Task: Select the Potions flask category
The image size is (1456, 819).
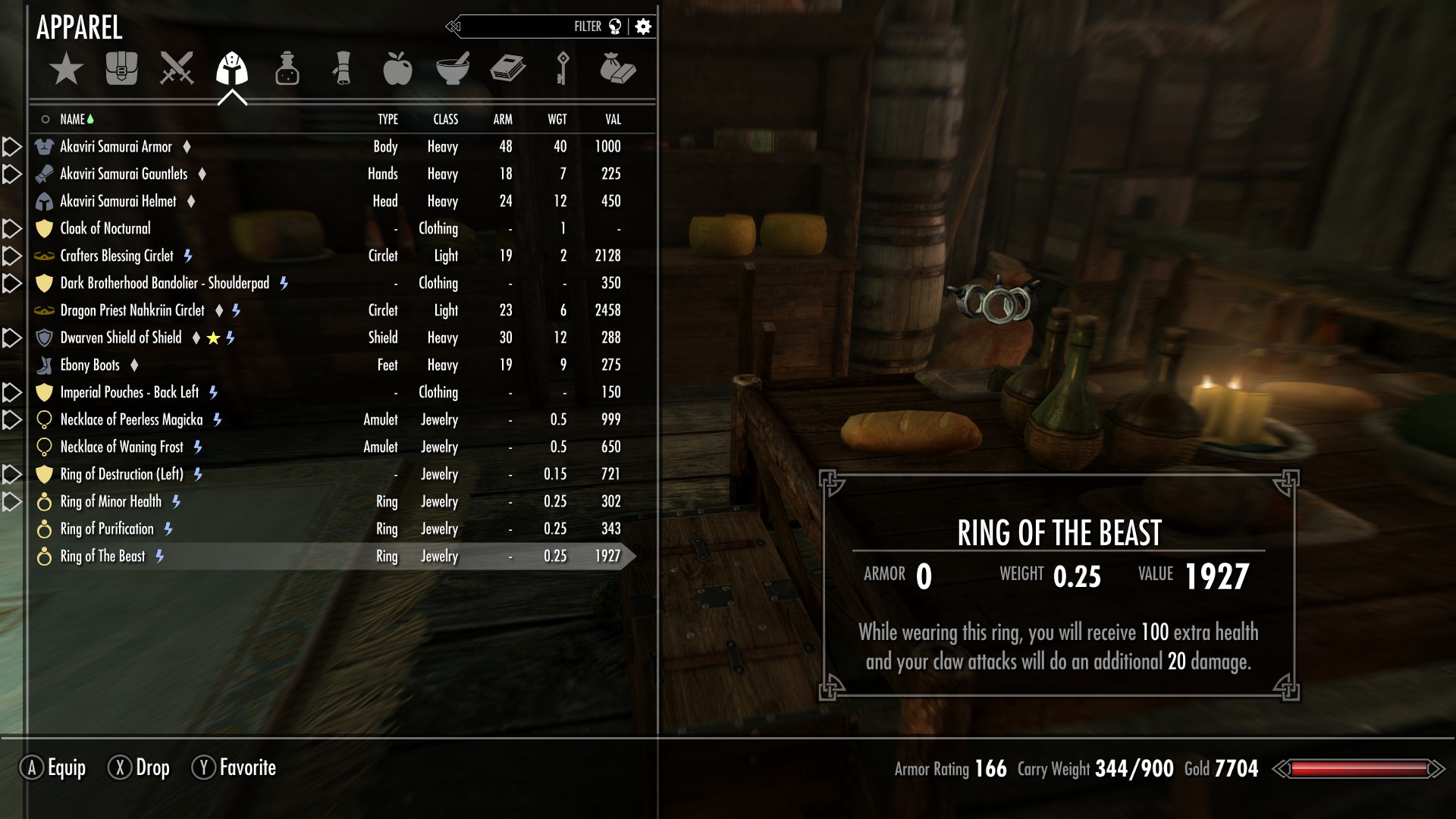Action: pyautogui.click(x=287, y=69)
